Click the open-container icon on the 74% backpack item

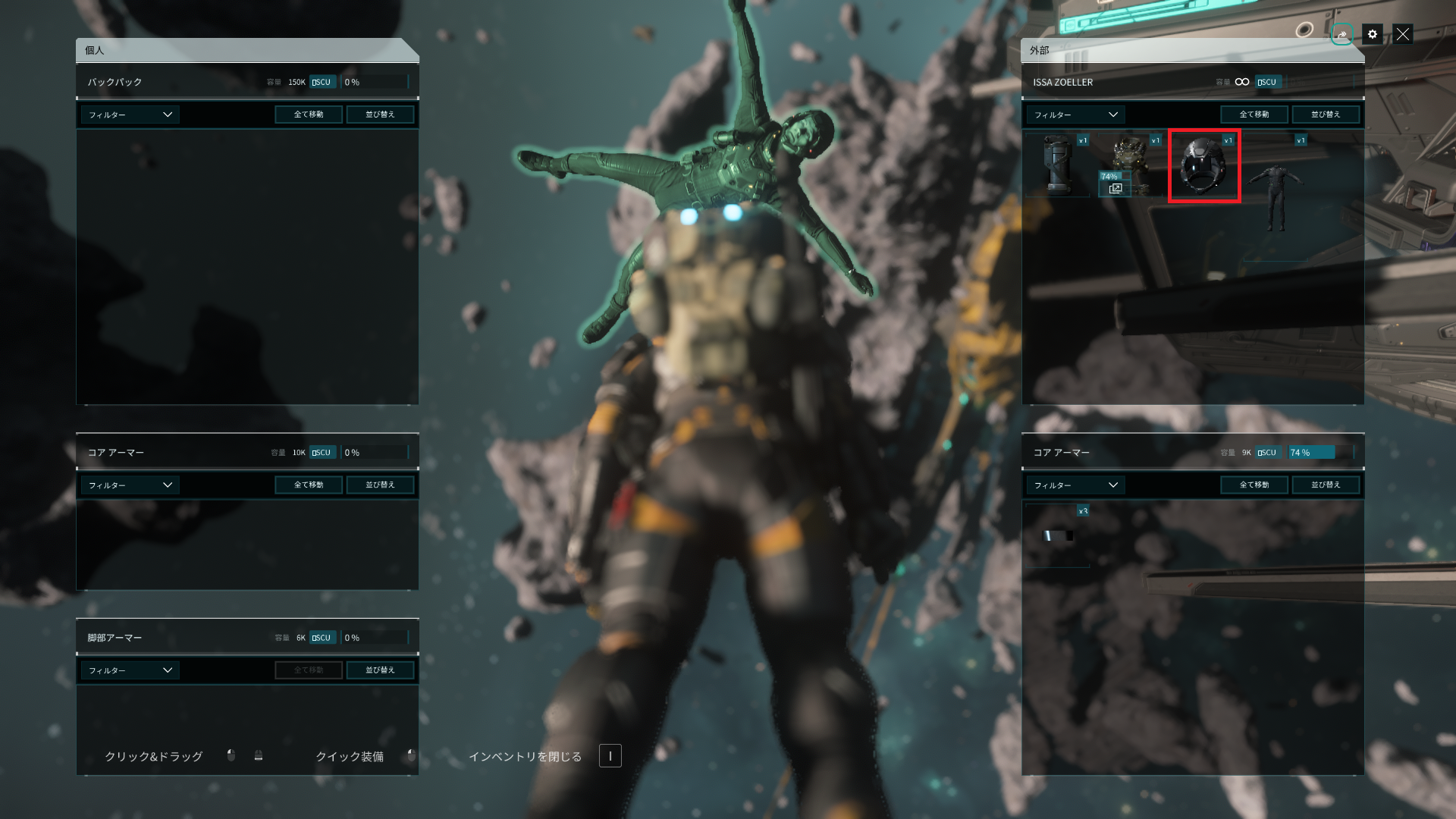1115,187
